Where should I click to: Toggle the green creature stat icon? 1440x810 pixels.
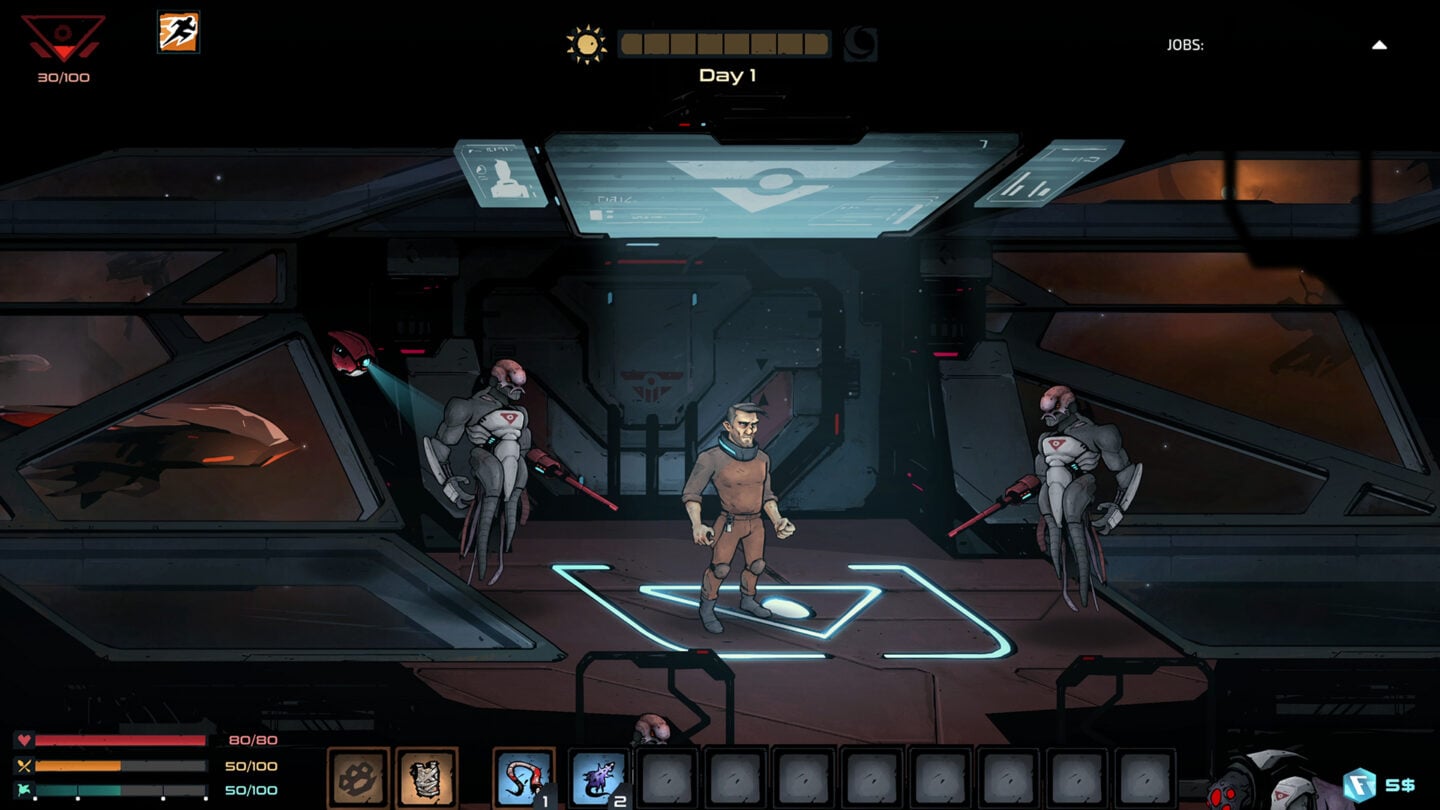tap(22, 793)
